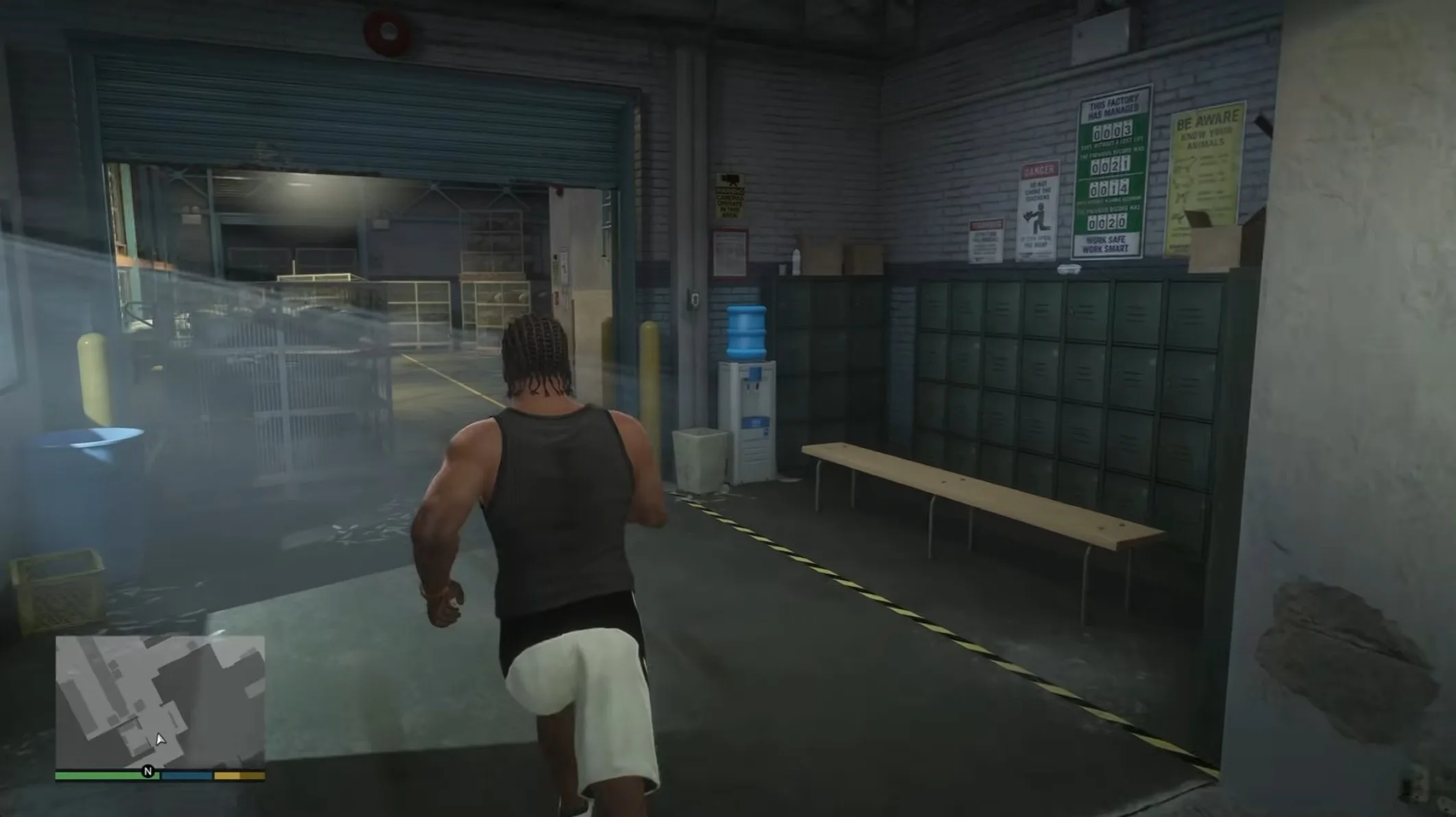
Task: Click the N compass marker below the minimap
Action: 147,771
